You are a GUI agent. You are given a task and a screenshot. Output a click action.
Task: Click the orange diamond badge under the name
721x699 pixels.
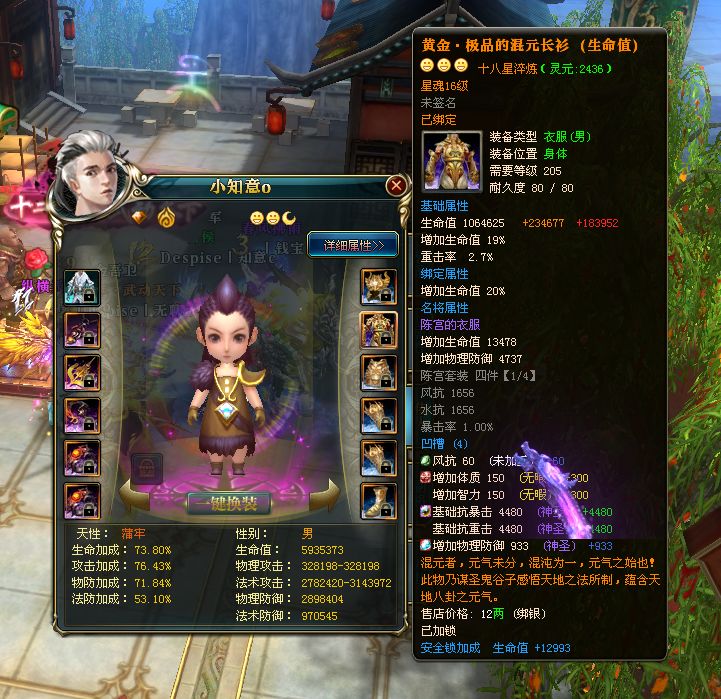click(140, 216)
